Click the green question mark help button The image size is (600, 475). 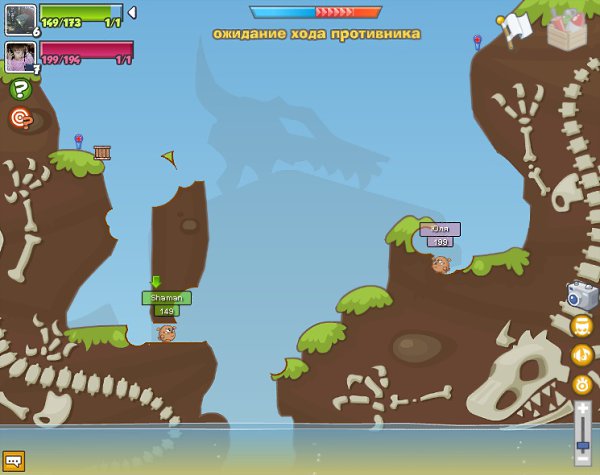[20, 89]
